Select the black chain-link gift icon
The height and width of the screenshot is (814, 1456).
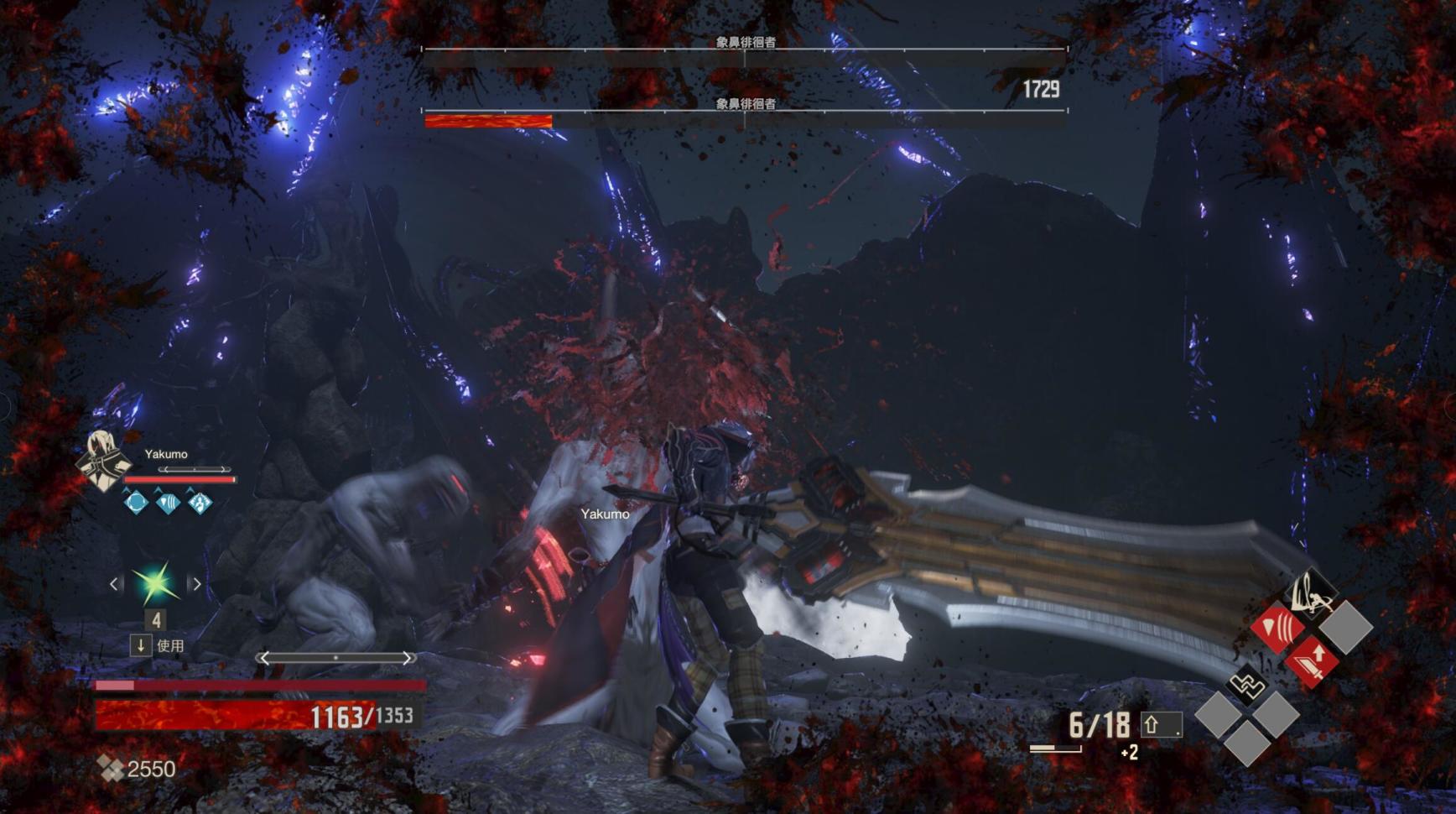[1246, 686]
